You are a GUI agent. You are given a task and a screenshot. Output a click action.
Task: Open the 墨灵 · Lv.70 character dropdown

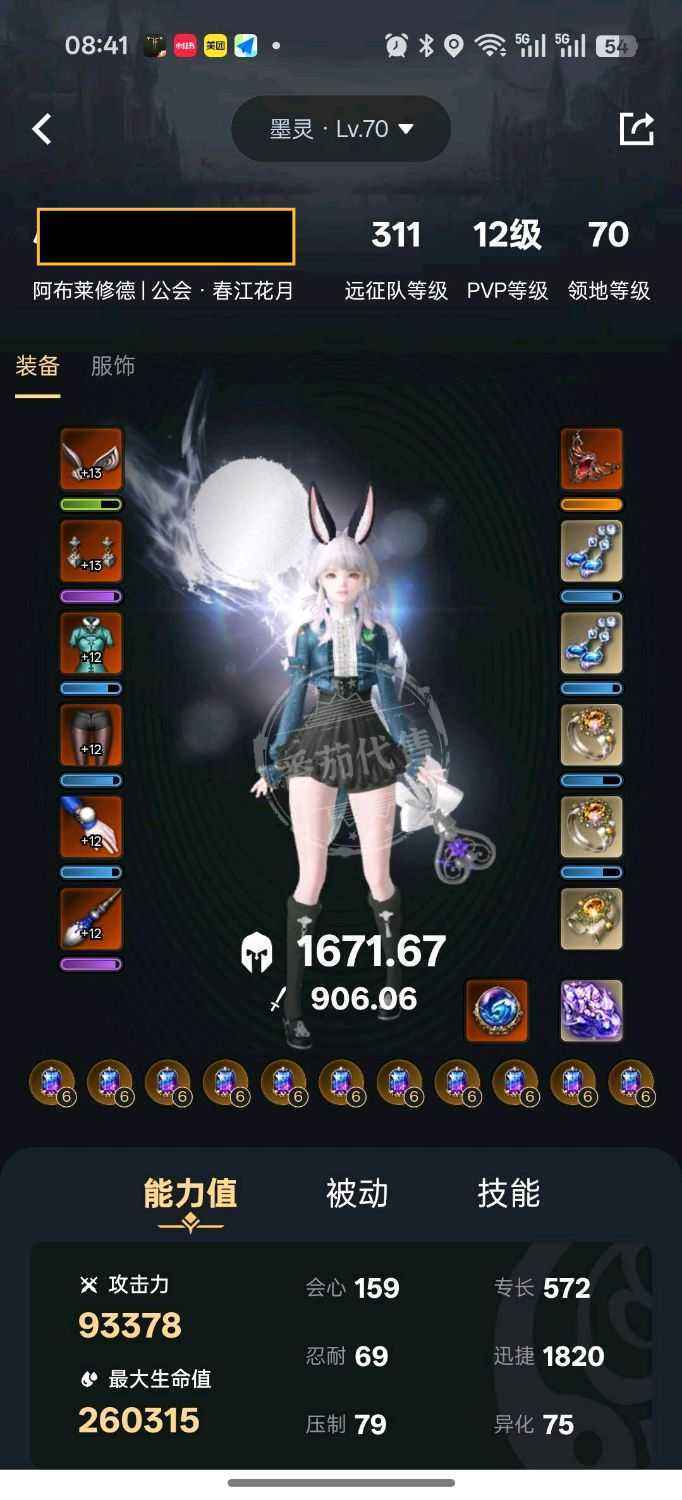pos(341,129)
